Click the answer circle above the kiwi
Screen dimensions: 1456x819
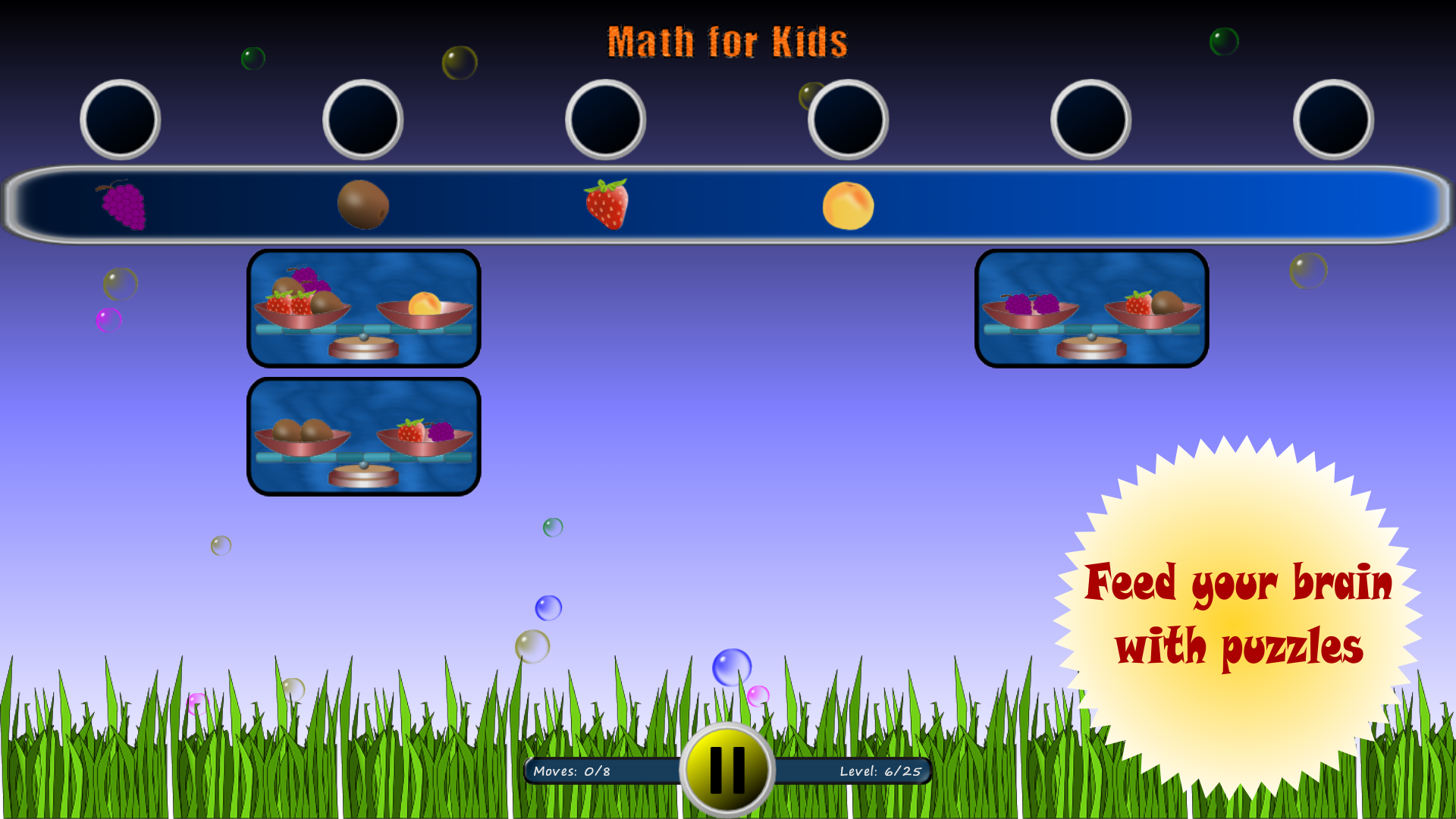363,119
